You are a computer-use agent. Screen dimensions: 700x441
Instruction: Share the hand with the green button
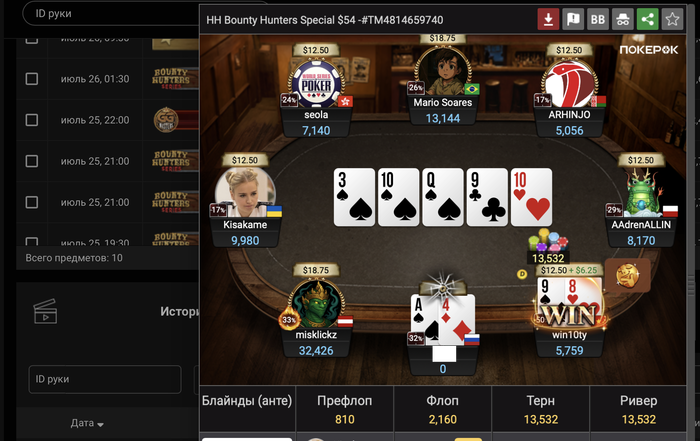click(x=647, y=19)
